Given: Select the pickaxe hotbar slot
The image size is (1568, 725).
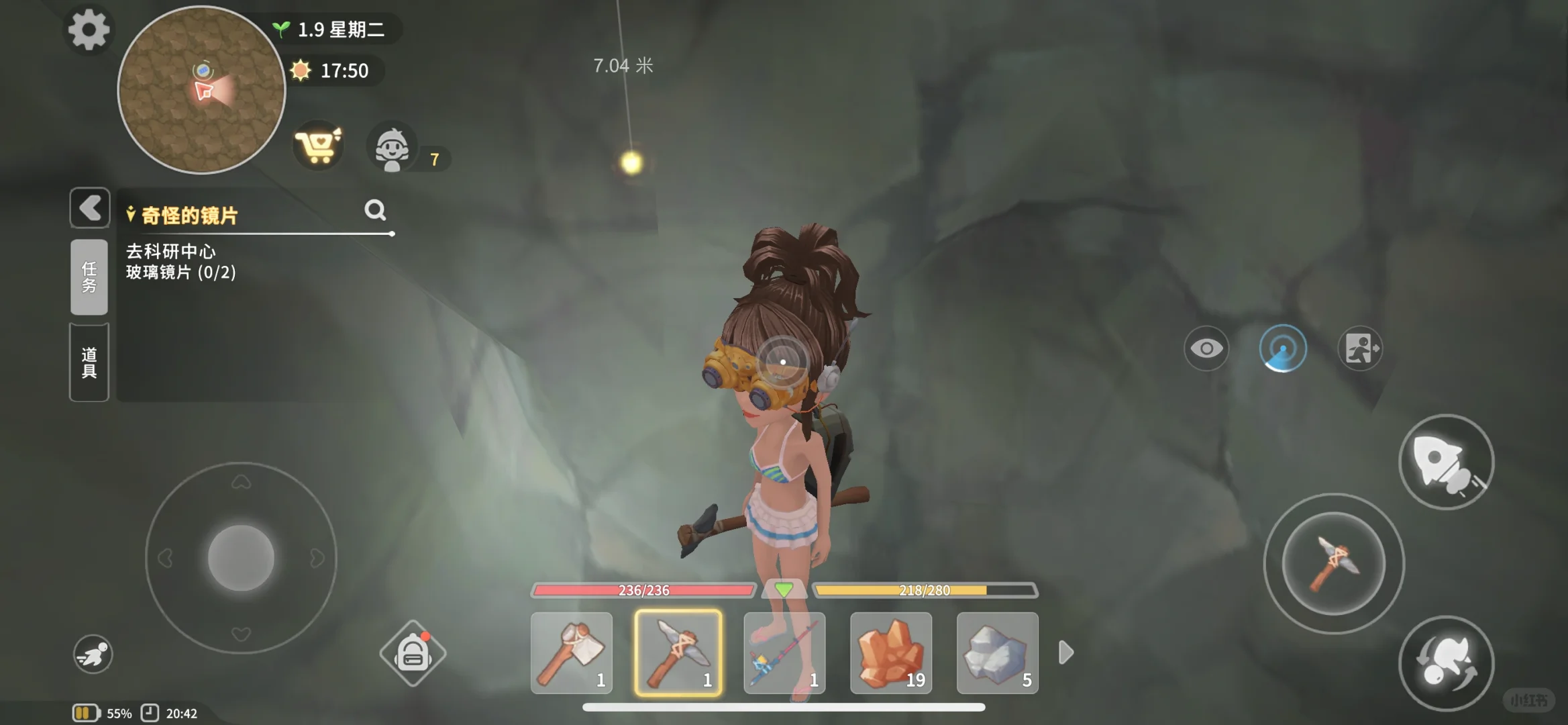Looking at the screenshot, I should point(678,652).
